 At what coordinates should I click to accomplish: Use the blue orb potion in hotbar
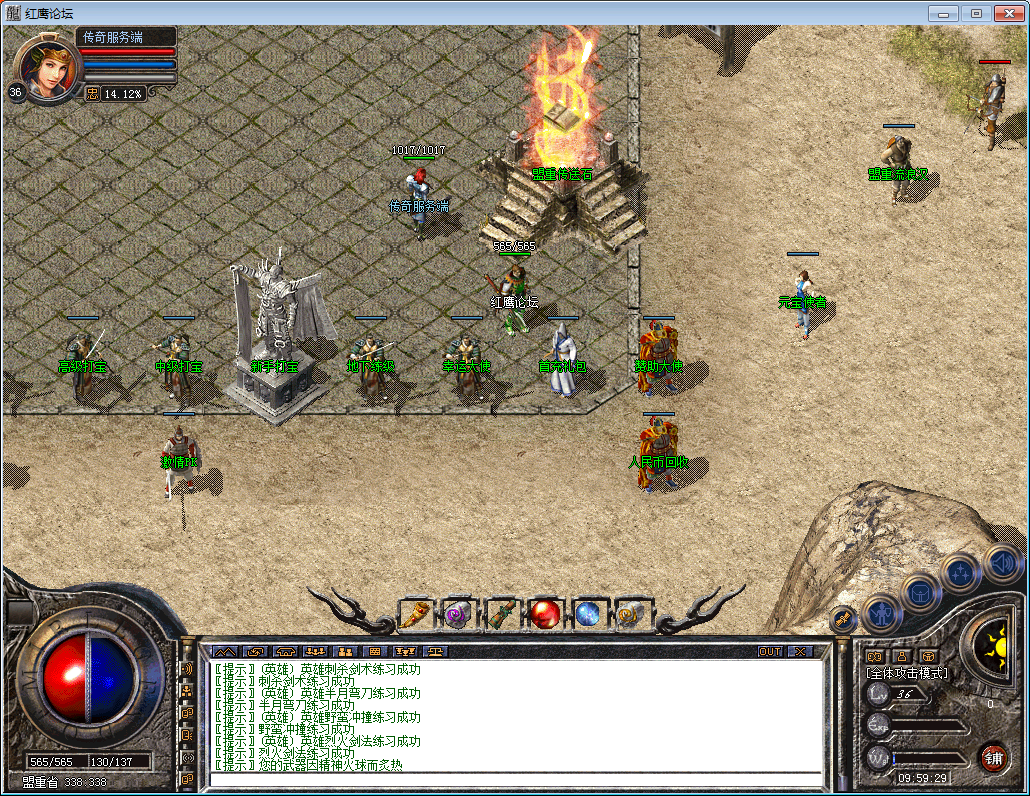(x=588, y=613)
